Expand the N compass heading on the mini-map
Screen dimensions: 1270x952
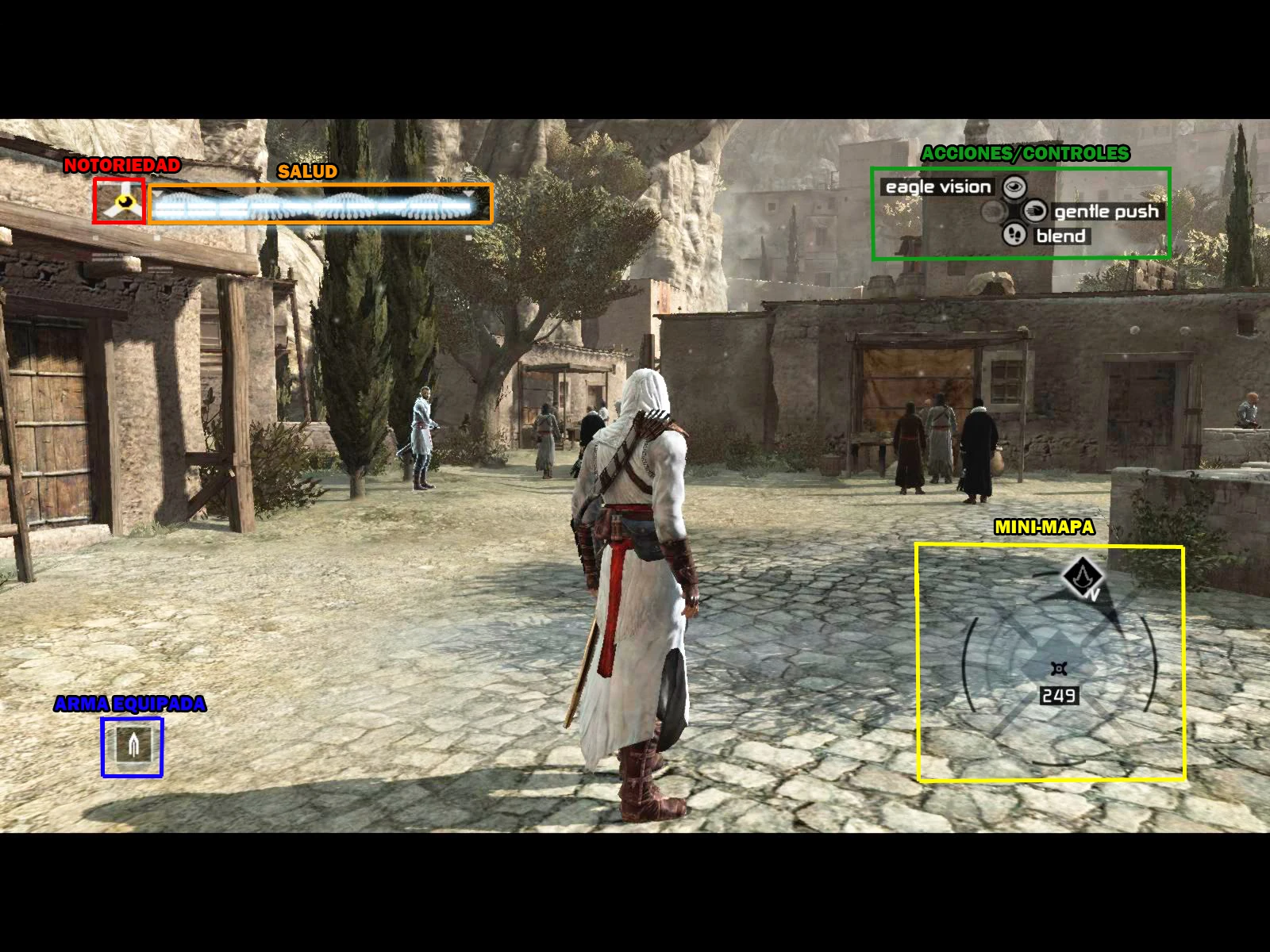coord(1094,593)
